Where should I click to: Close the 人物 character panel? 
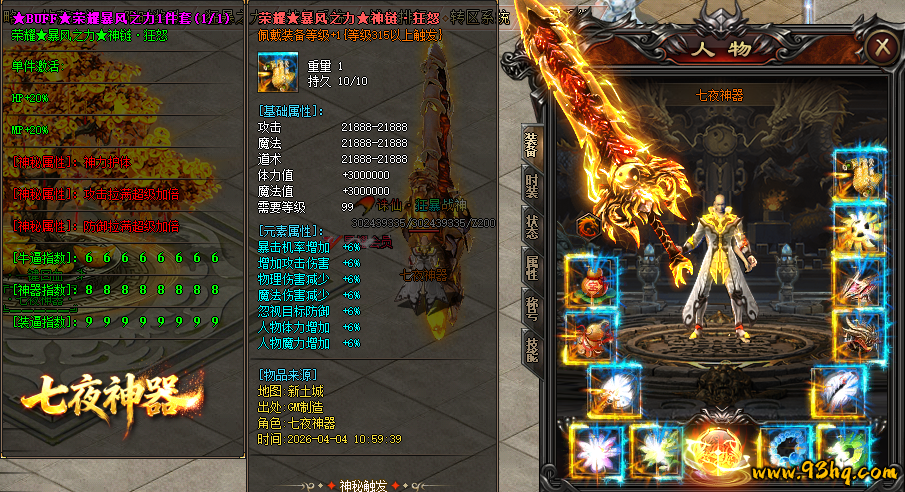click(x=881, y=46)
